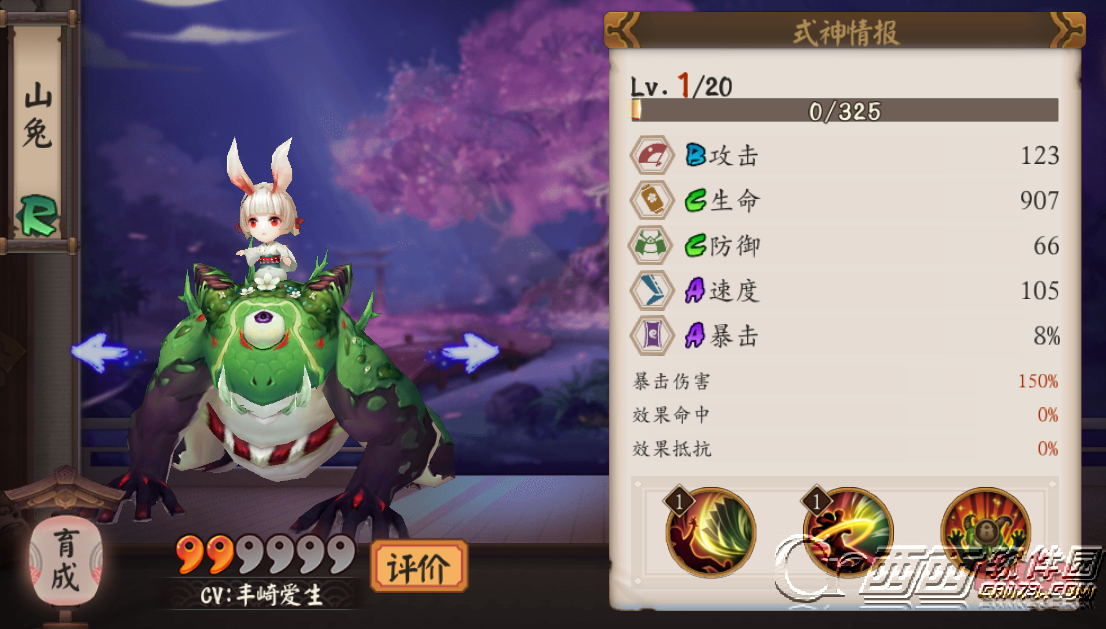The height and width of the screenshot is (629, 1106).
Task: Show the next shikigami with right arrow
Action: (x=469, y=352)
